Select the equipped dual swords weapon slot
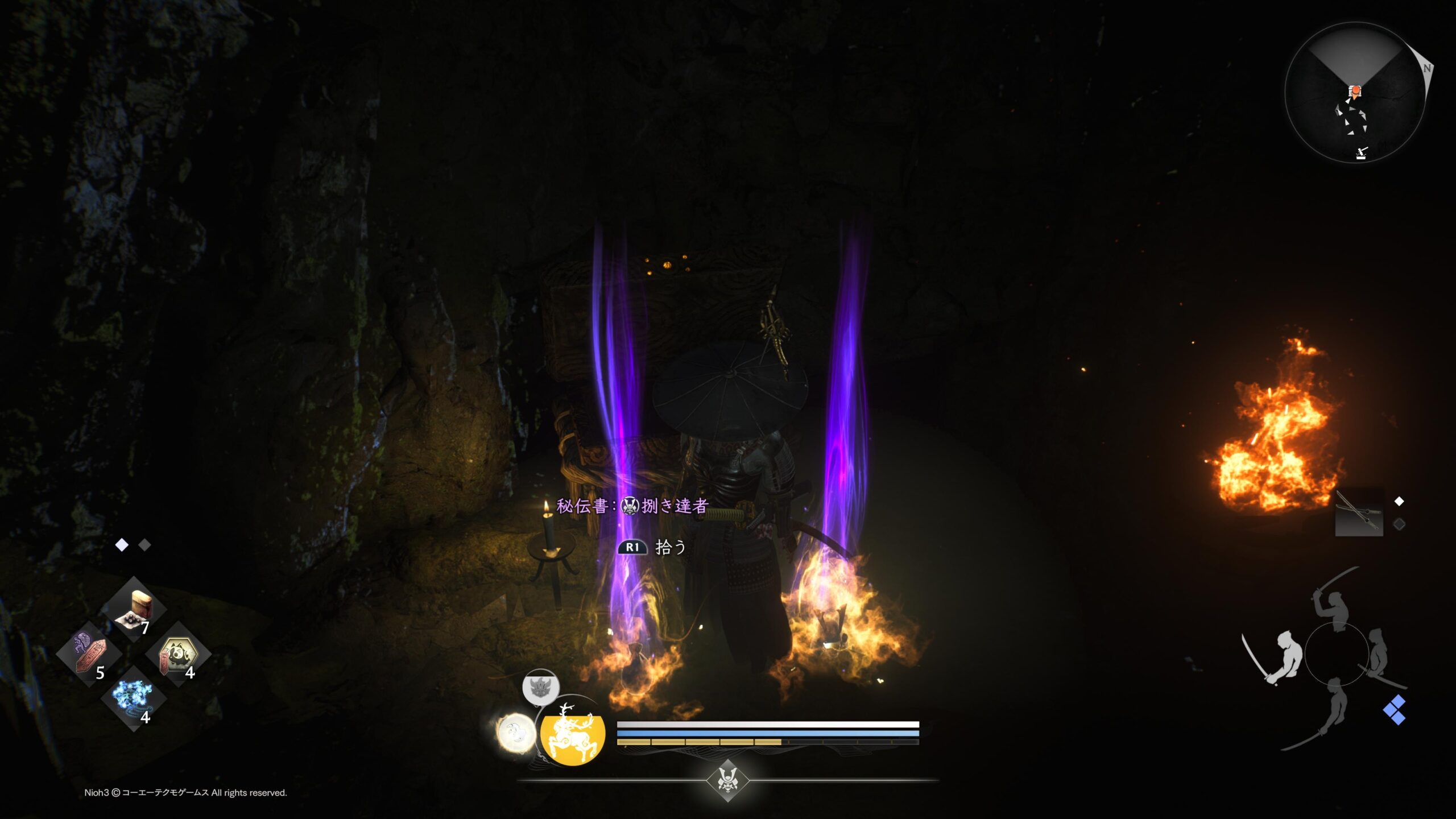Screen dimensions: 1456x819 coord(1359,512)
